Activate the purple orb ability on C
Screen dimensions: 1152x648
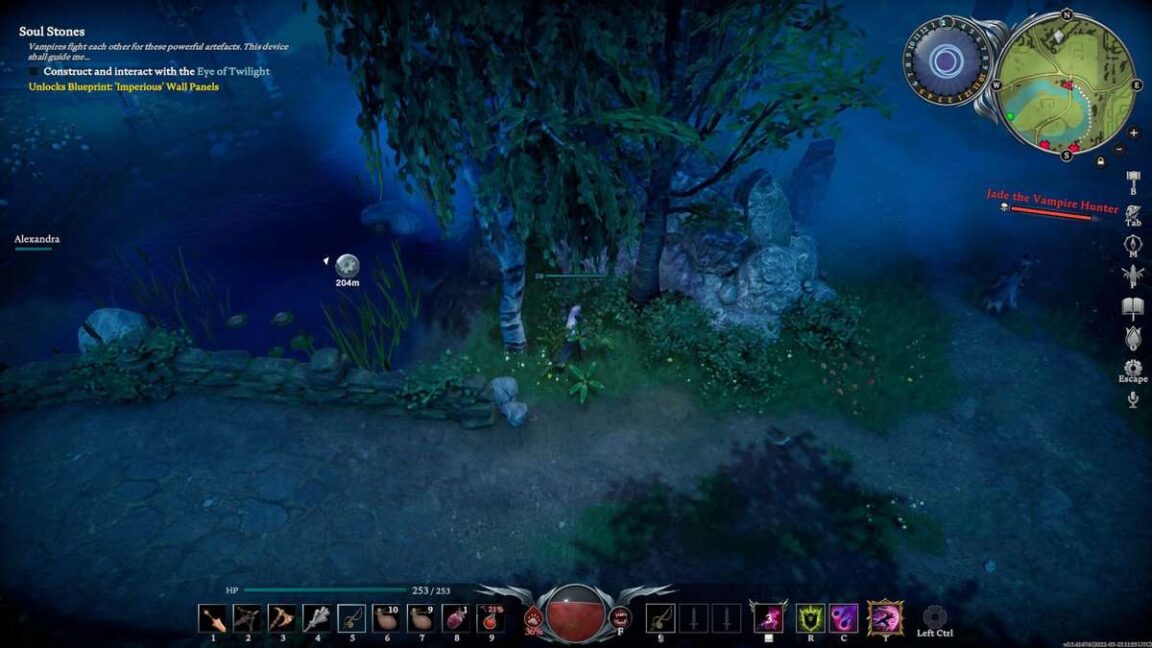(843, 618)
